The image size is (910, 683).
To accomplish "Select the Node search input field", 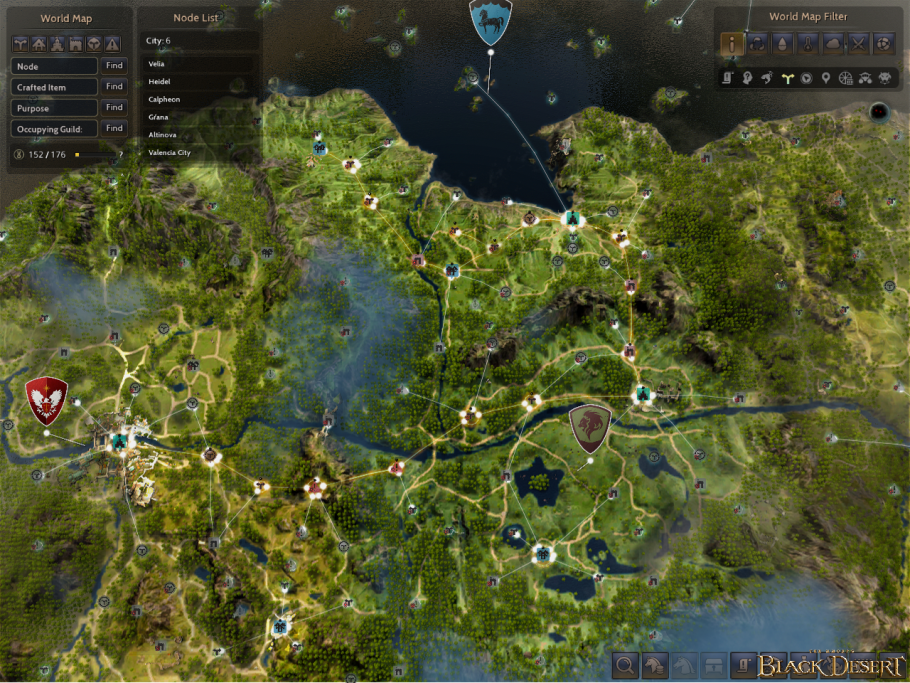I will [56, 65].
